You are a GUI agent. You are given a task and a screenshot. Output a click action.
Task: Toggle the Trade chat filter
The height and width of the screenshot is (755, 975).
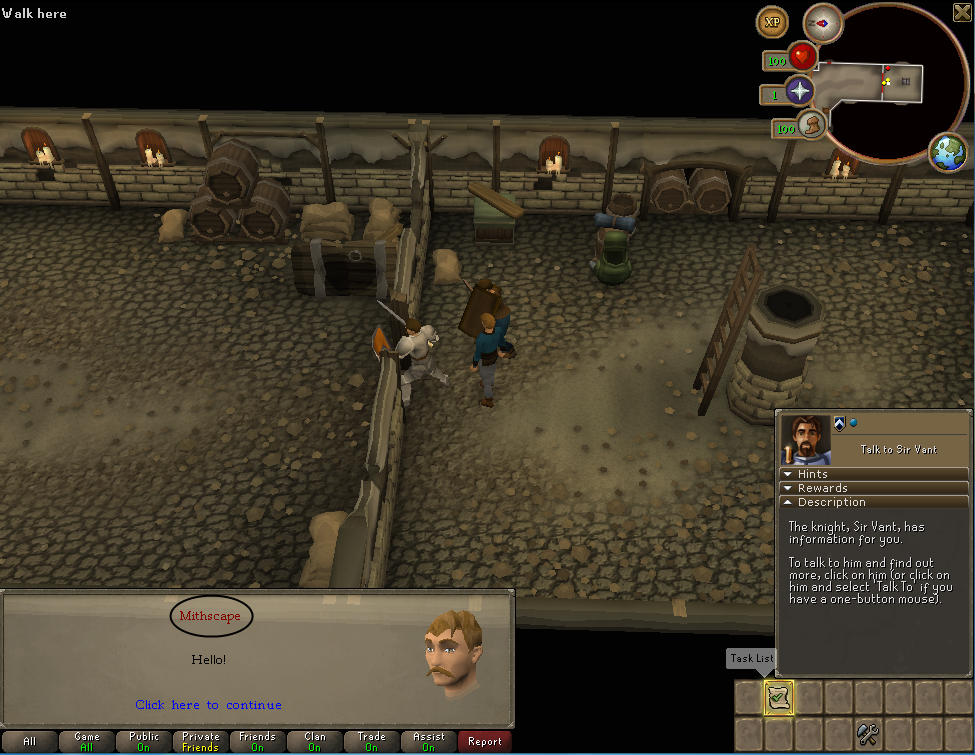(371, 742)
